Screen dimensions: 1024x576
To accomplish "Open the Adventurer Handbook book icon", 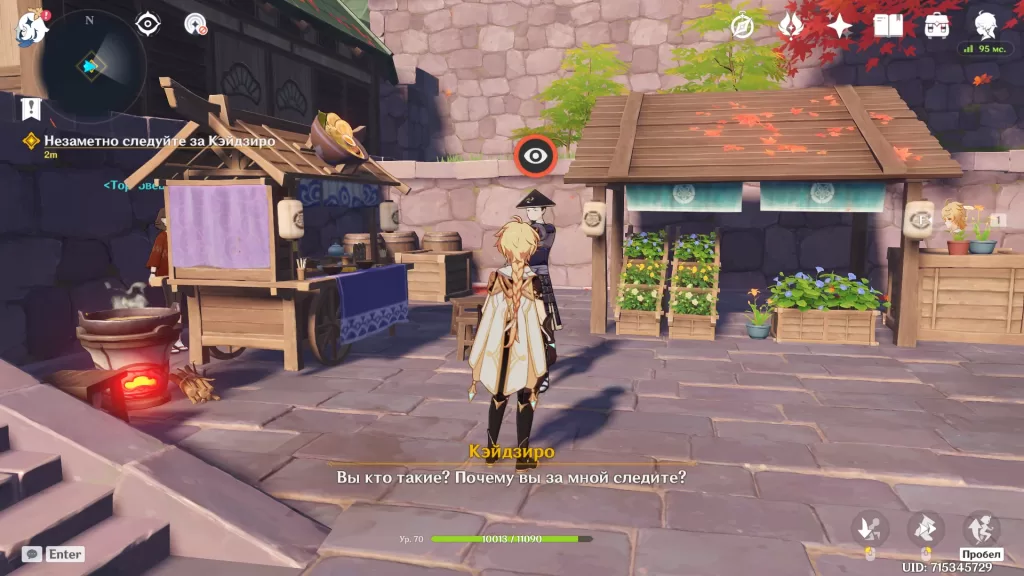I will 888,26.
